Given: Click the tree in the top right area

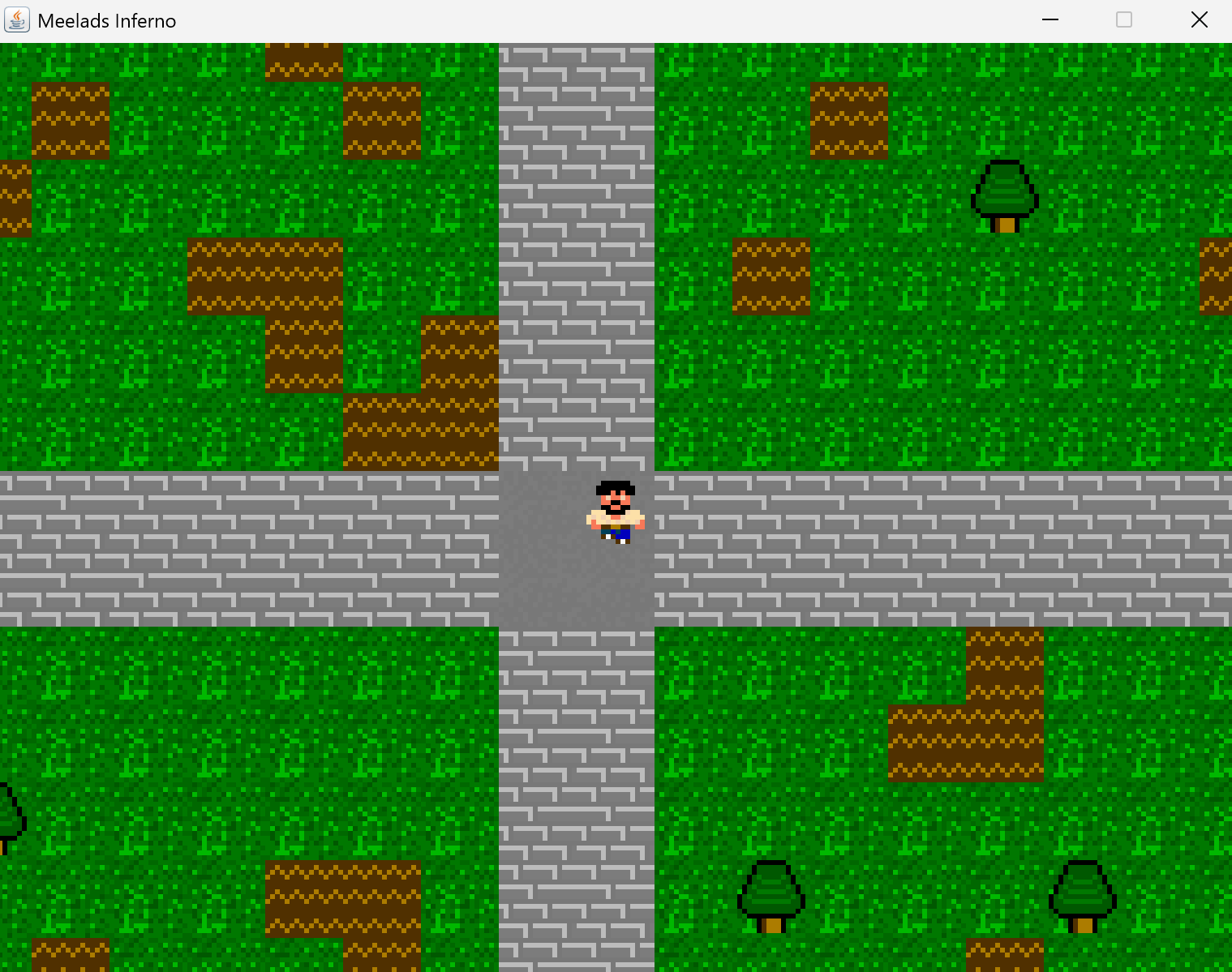Looking at the screenshot, I should click(1004, 195).
